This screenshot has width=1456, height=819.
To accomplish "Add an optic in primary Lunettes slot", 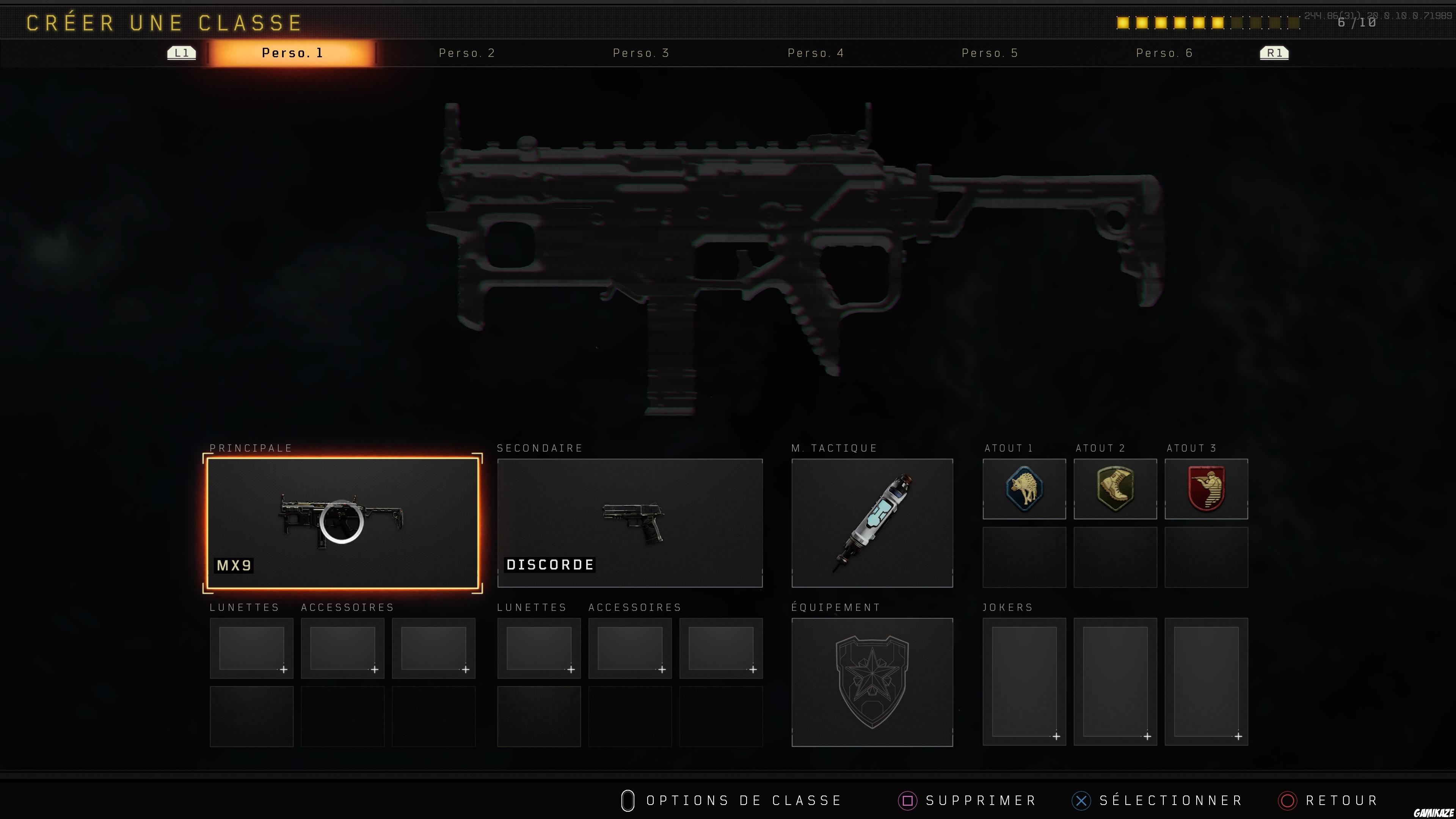I will 251,648.
